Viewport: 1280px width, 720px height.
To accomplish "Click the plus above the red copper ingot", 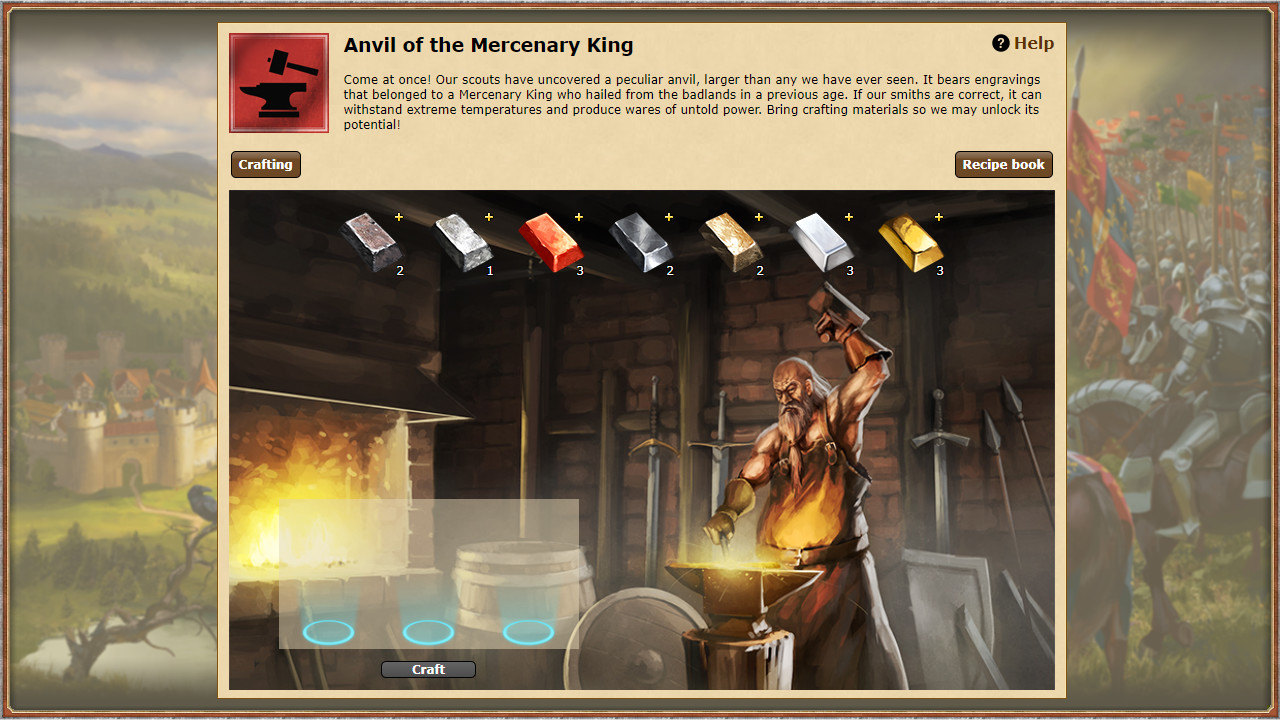I will coord(578,216).
